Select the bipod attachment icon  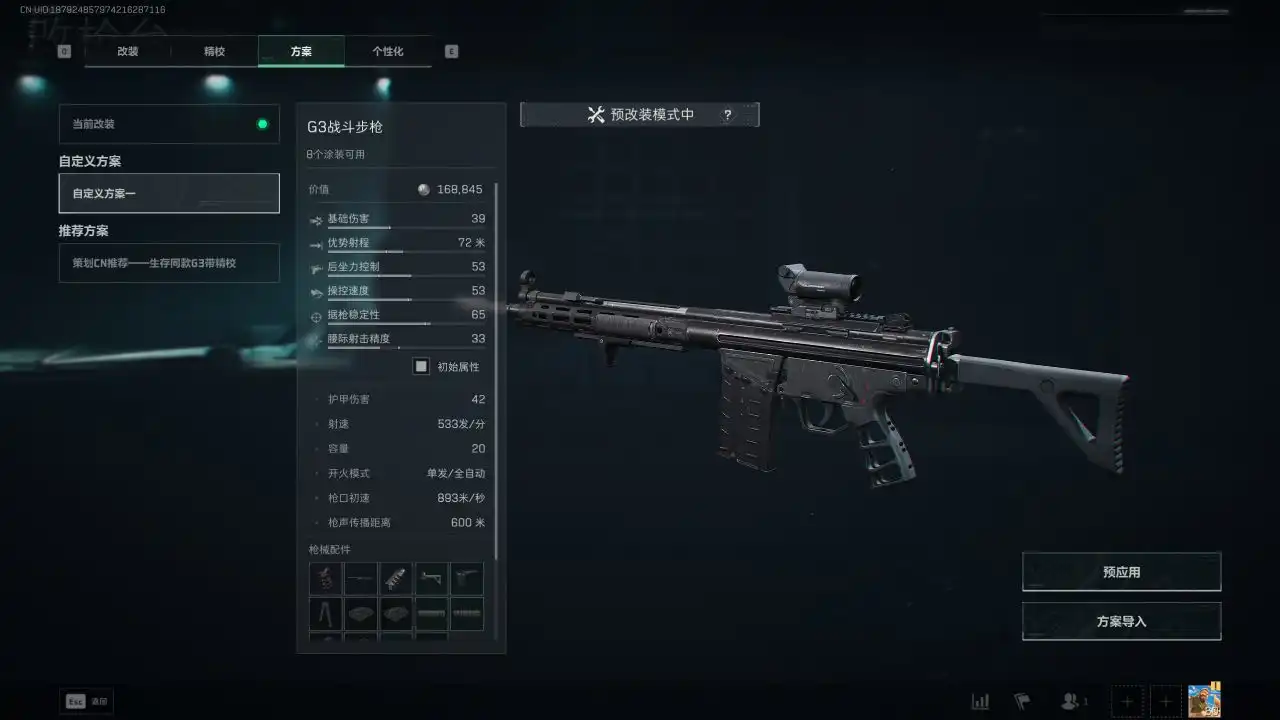pyautogui.click(x=325, y=613)
